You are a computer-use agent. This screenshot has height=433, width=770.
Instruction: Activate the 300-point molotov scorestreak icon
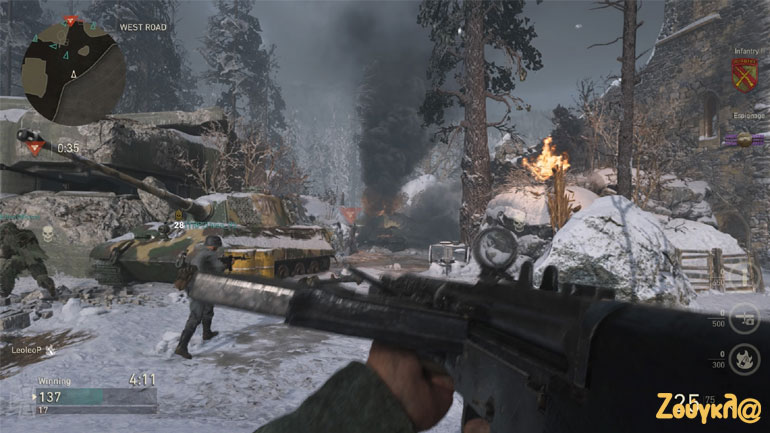(742, 359)
